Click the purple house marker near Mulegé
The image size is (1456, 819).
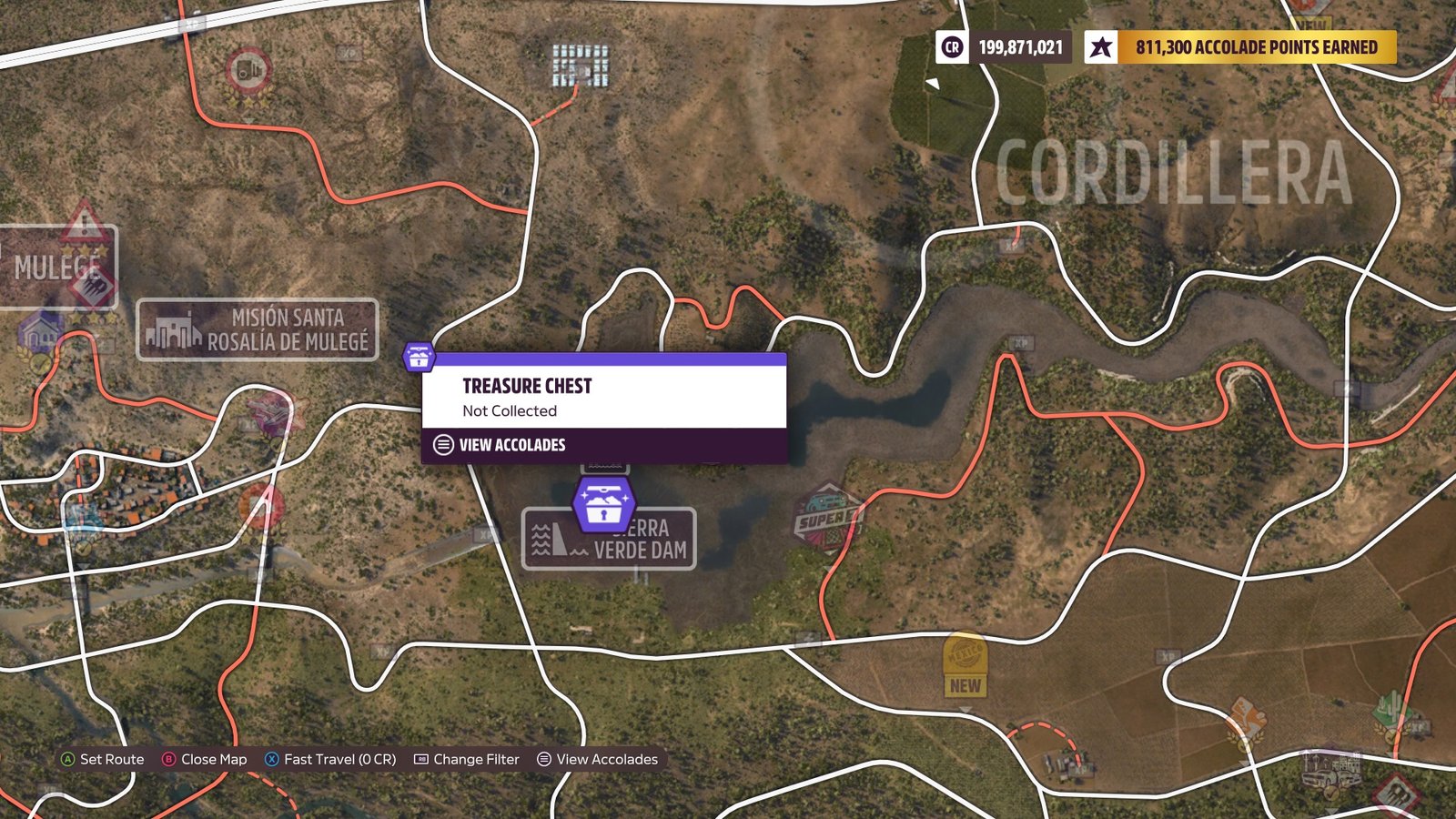(40, 333)
